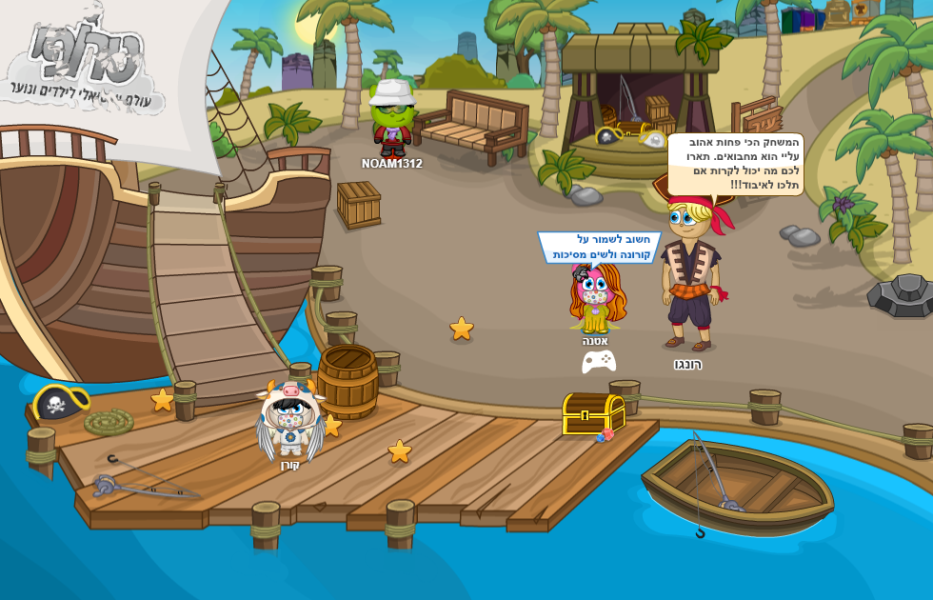
Task: Select the NOAM1312 player name tag
Action: [x=392, y=164]
